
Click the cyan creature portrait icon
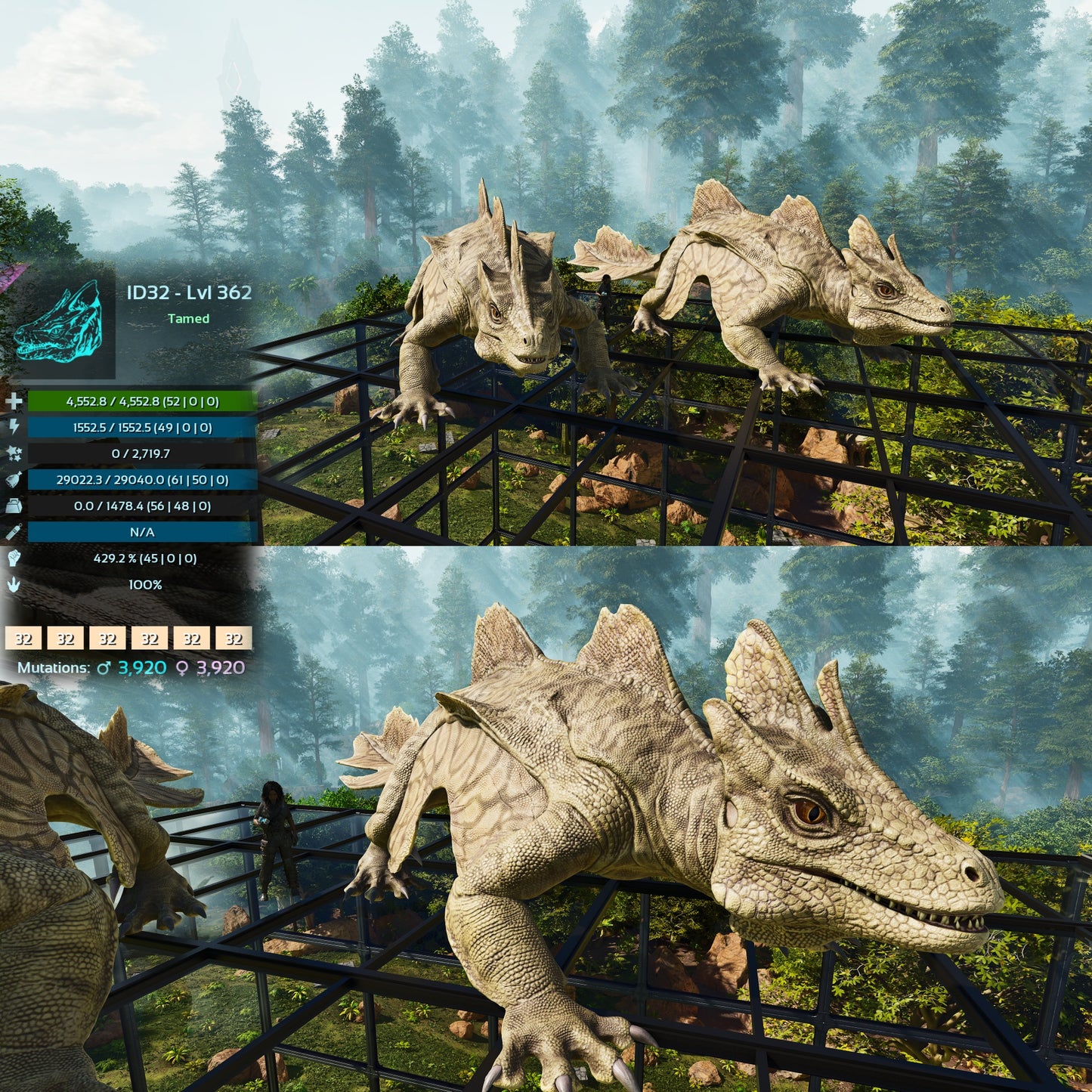click(x=59, y=321)
